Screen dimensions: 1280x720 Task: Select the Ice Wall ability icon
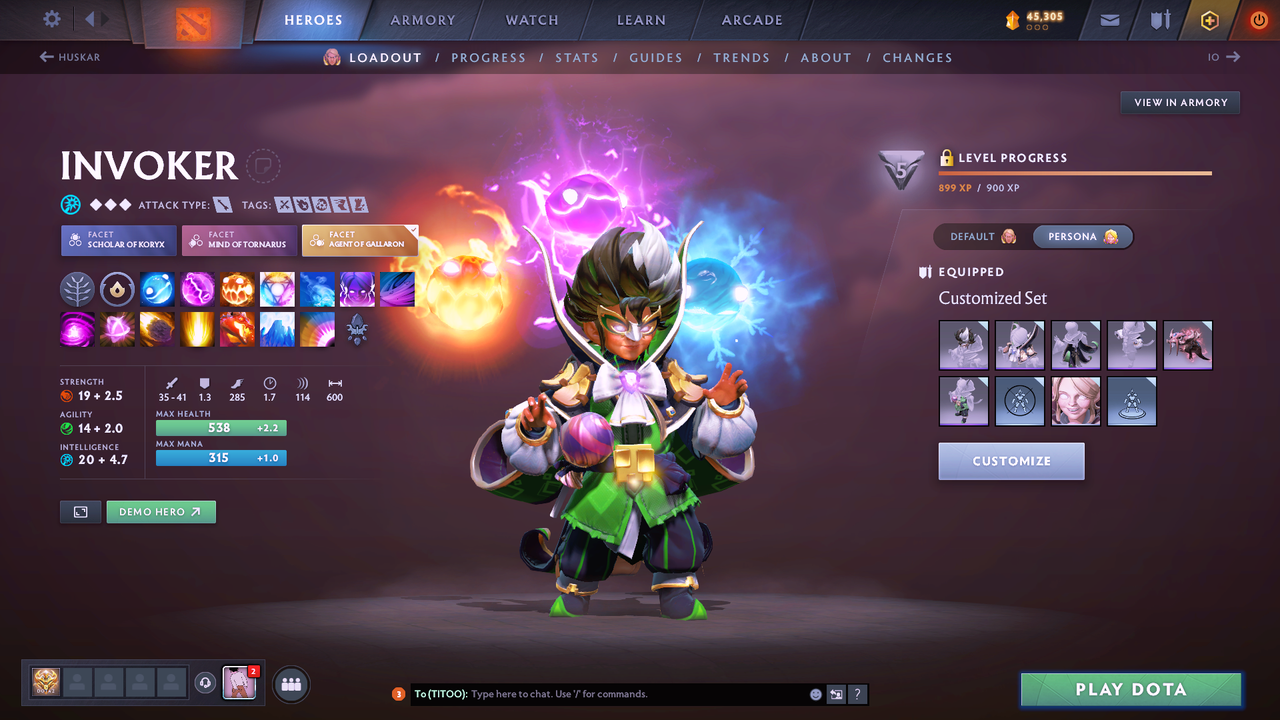[277, 330]
